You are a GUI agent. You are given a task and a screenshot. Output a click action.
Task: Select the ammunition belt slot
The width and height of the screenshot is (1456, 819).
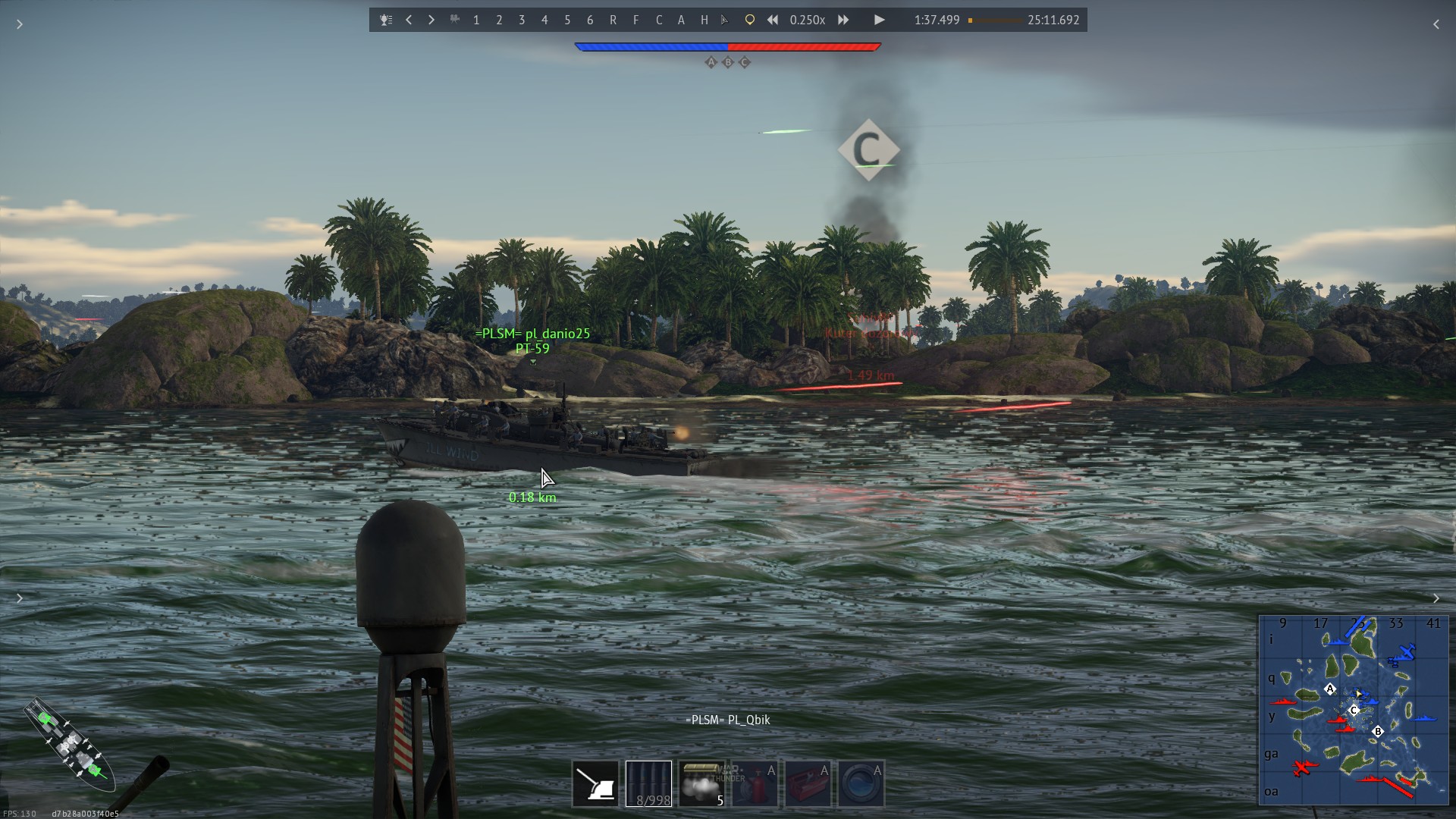click(x=648, y=783)
